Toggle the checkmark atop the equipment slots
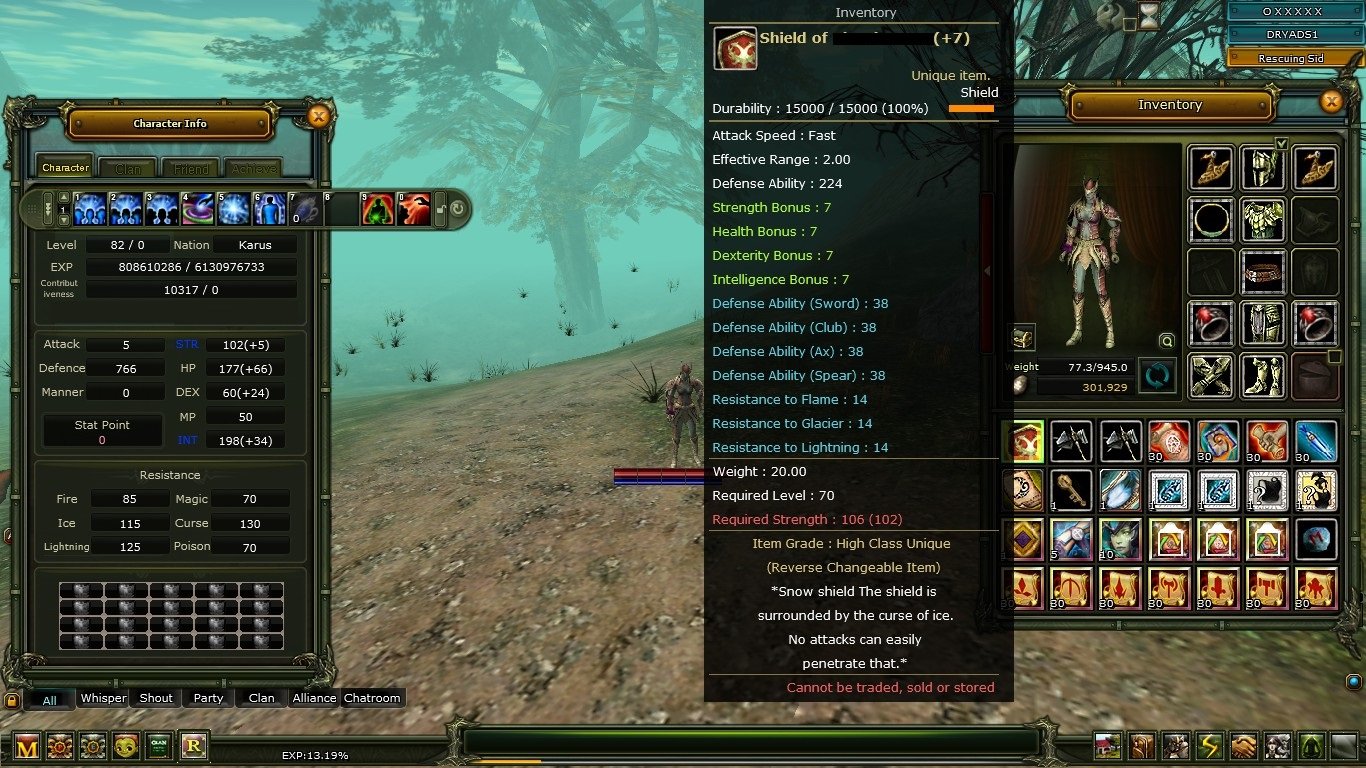The height and width of the screenshot is (768, 1366). (x=1281, y=144)
